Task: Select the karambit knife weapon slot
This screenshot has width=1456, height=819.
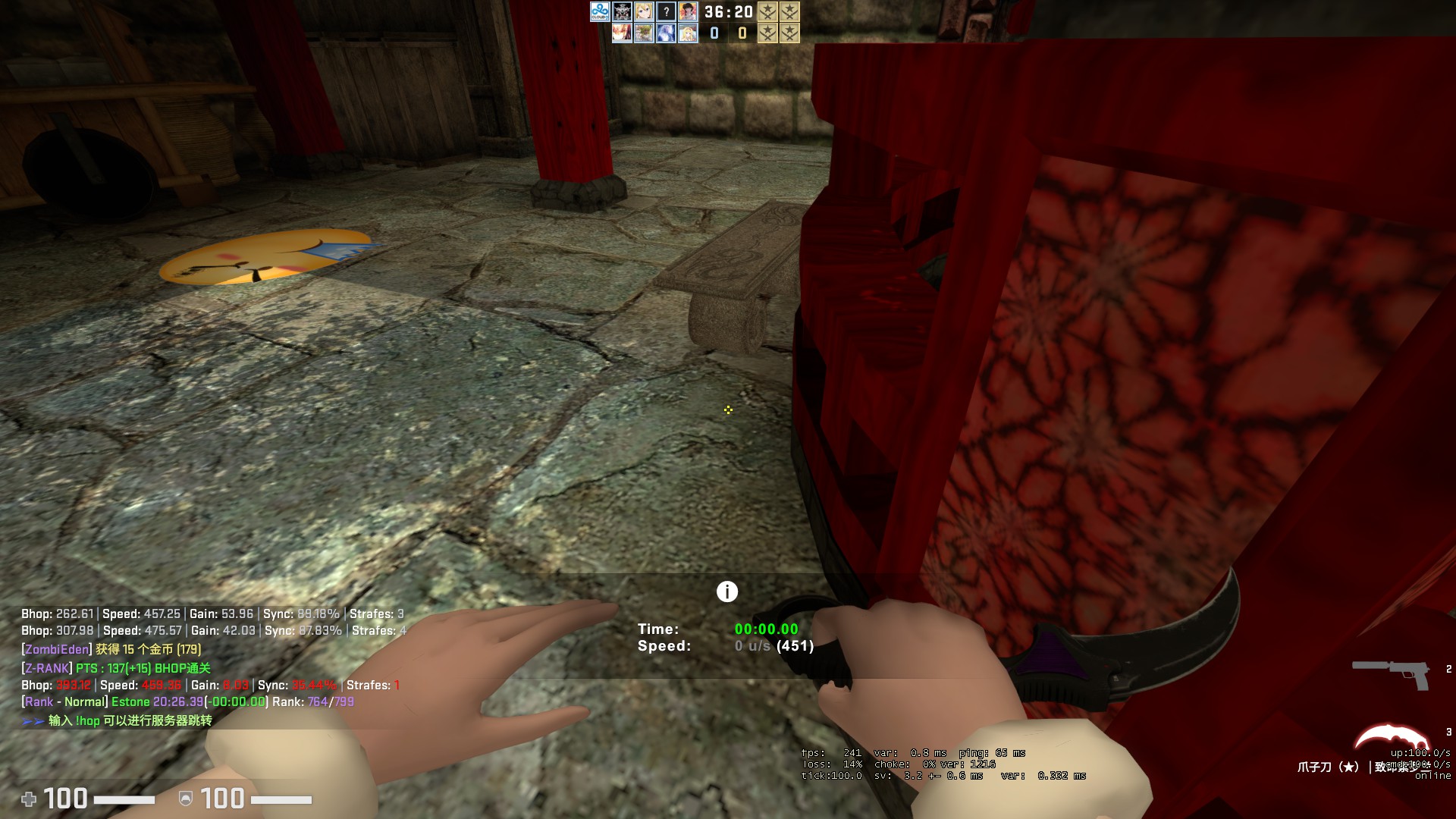Action: (1392, 739)
